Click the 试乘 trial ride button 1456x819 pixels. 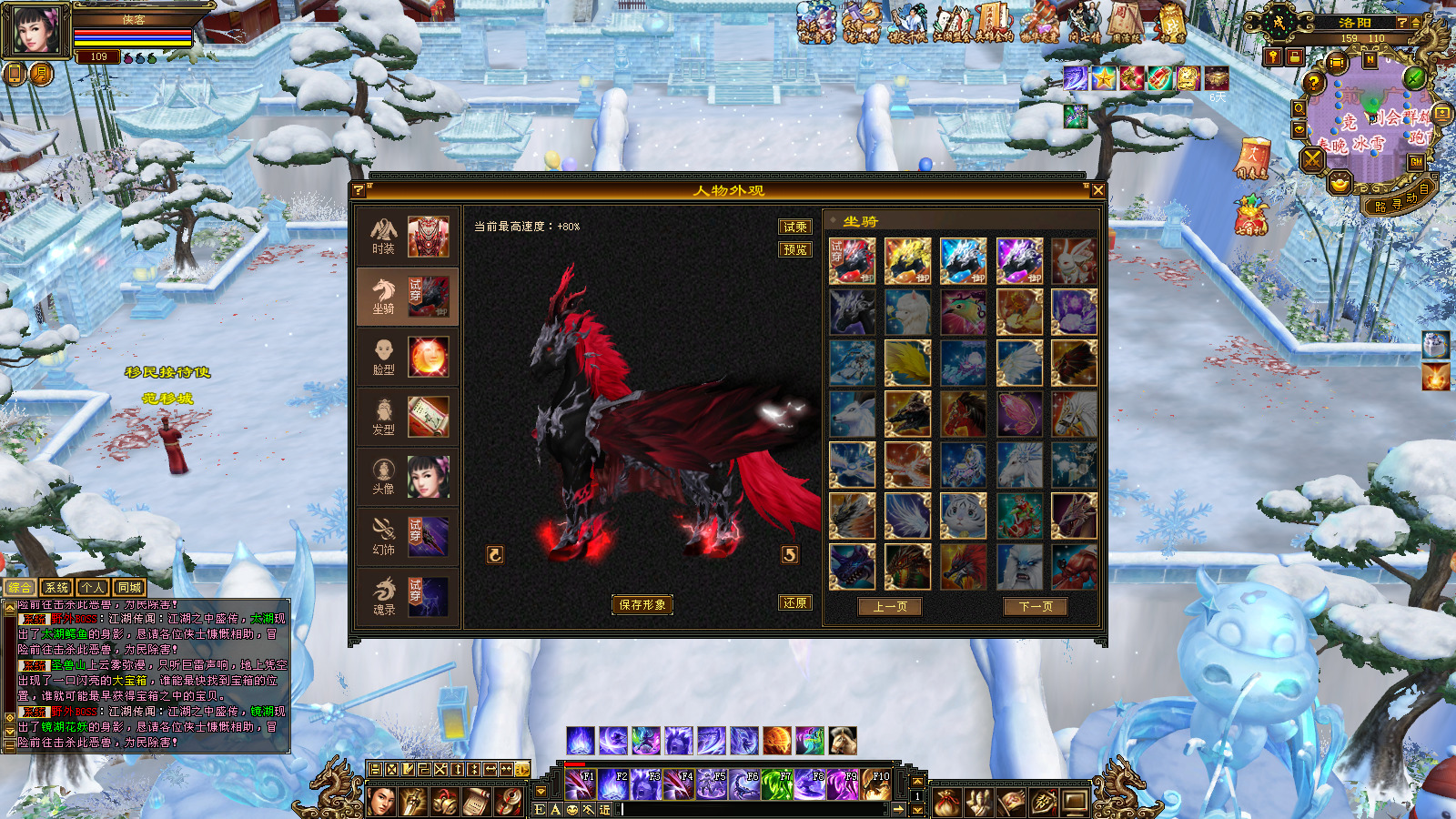pyautogui.click(x=794, y=227)
